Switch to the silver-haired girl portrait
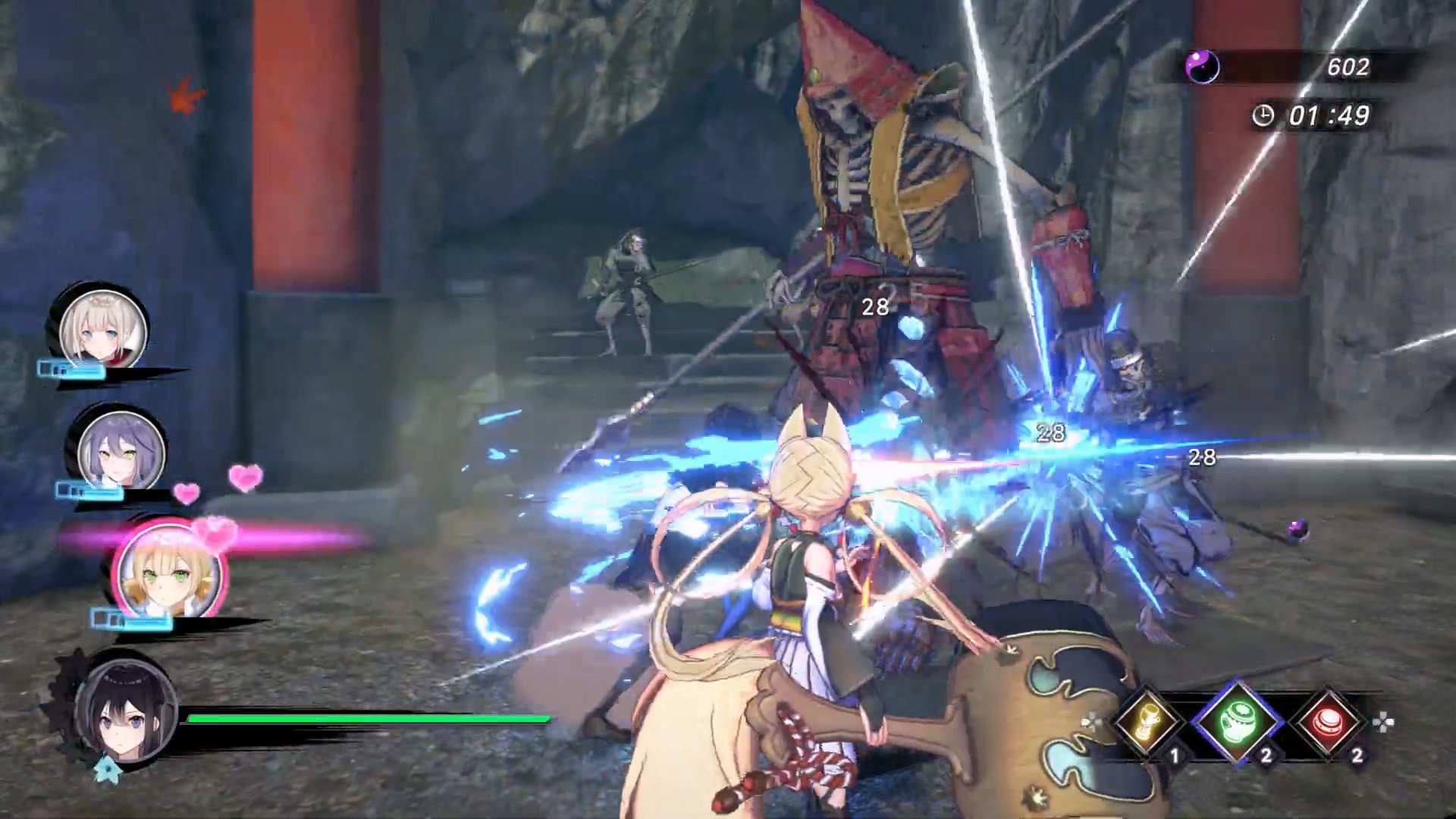Viewport: 1456px width, 819px height. pos(103,329)
